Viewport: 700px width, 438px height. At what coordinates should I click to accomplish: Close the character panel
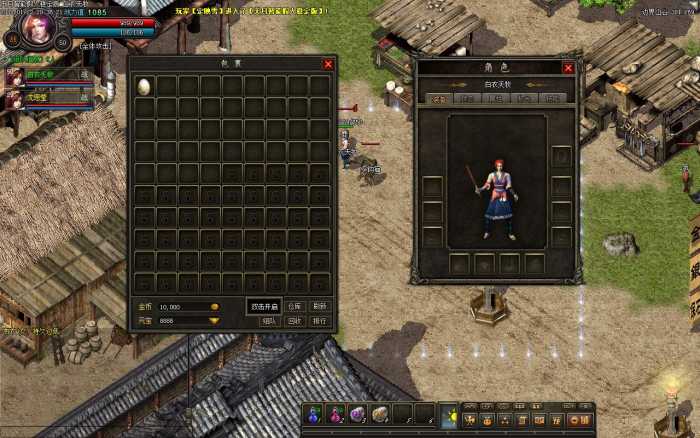pyautogui.click(x=568, y=68)
